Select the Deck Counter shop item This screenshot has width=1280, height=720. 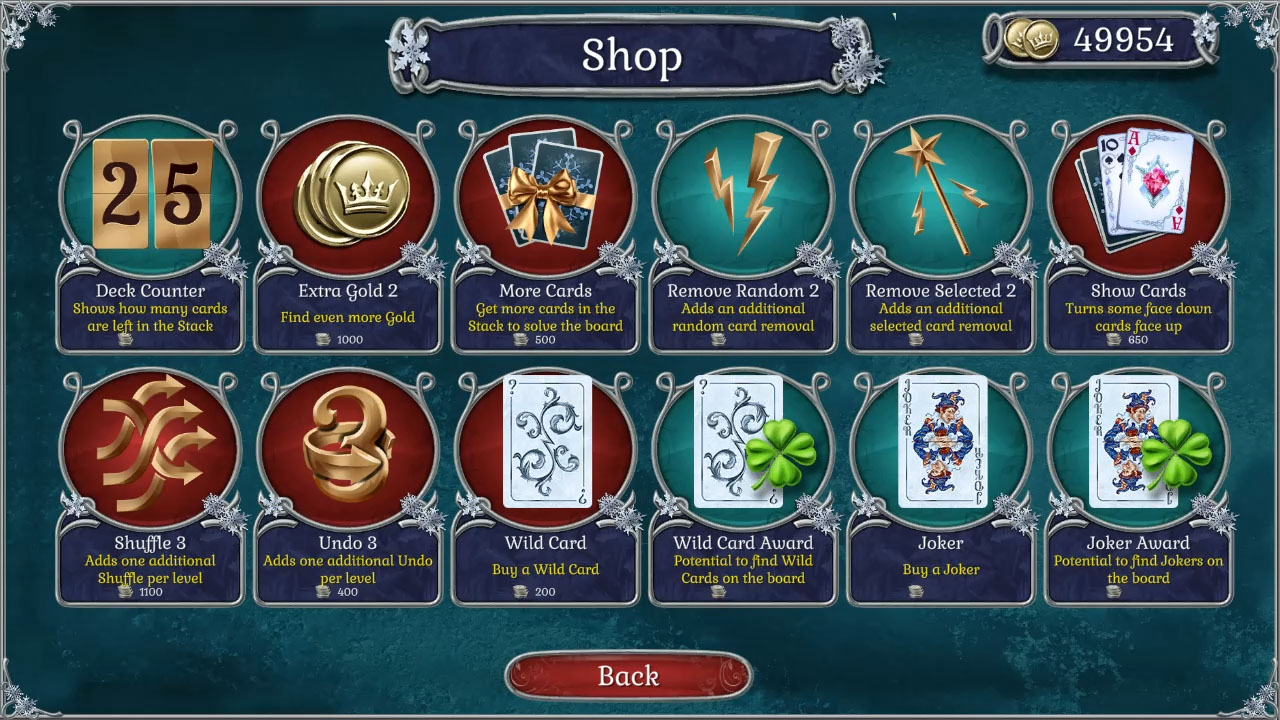tap(150, 193)
